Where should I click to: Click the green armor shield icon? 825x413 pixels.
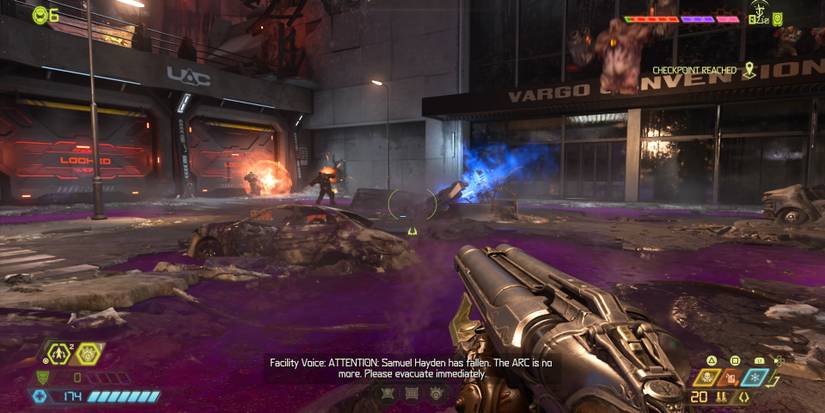[41, 377]
